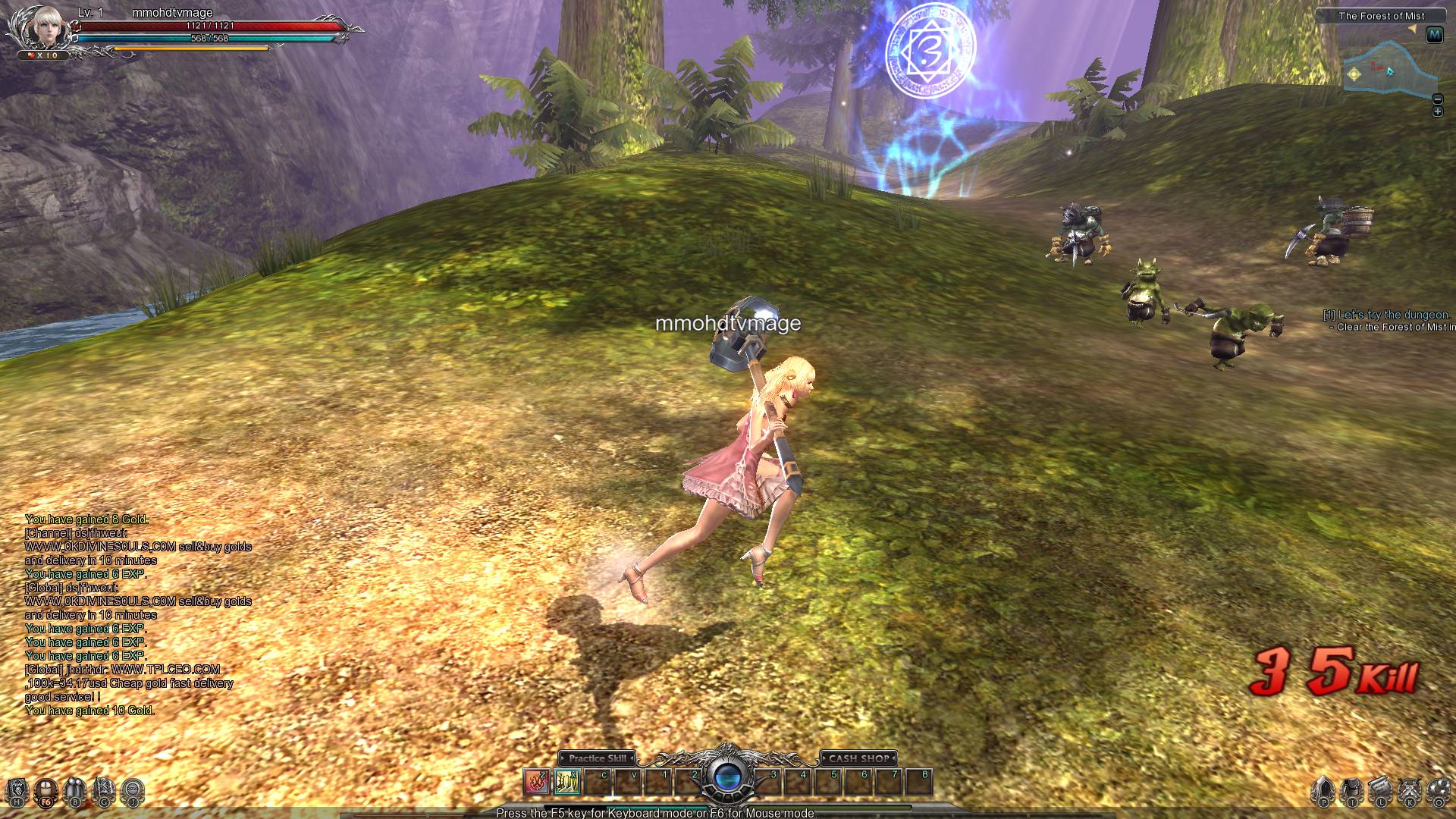Click the chat log message area

[x=136, y=614]
